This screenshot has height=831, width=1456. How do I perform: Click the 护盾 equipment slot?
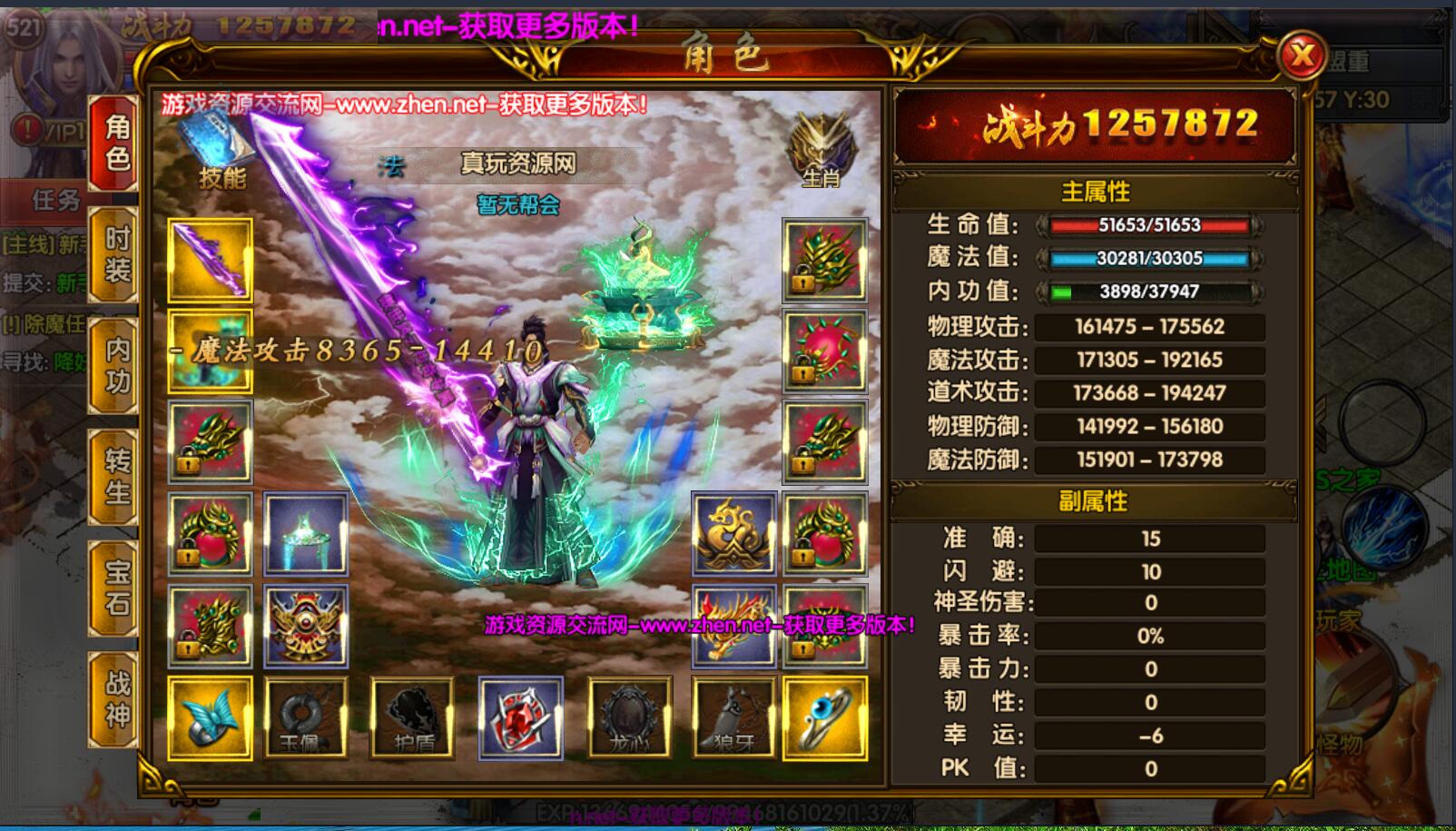(412, 717)
